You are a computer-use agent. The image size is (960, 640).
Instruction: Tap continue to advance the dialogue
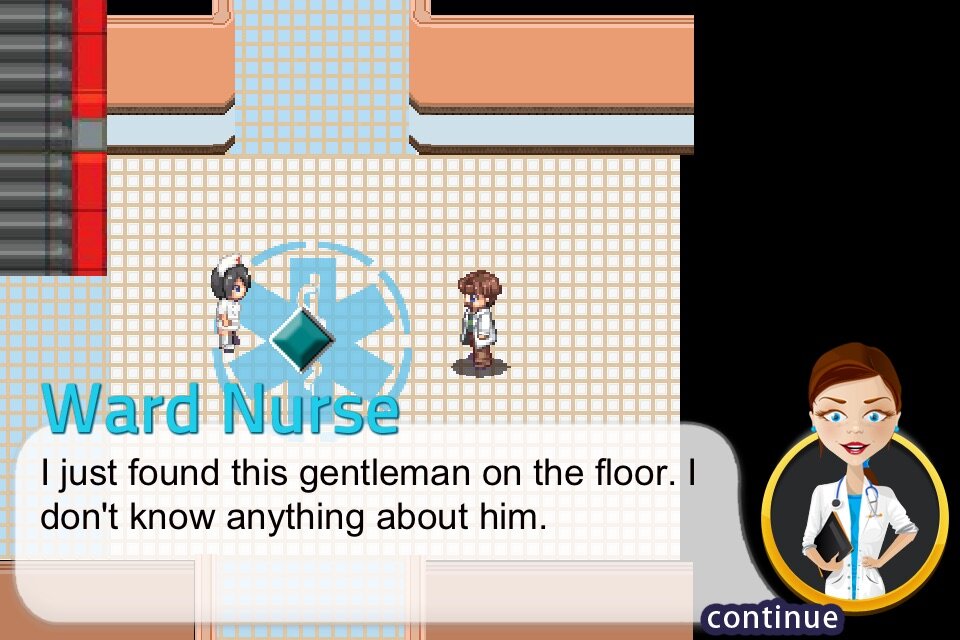770,618
